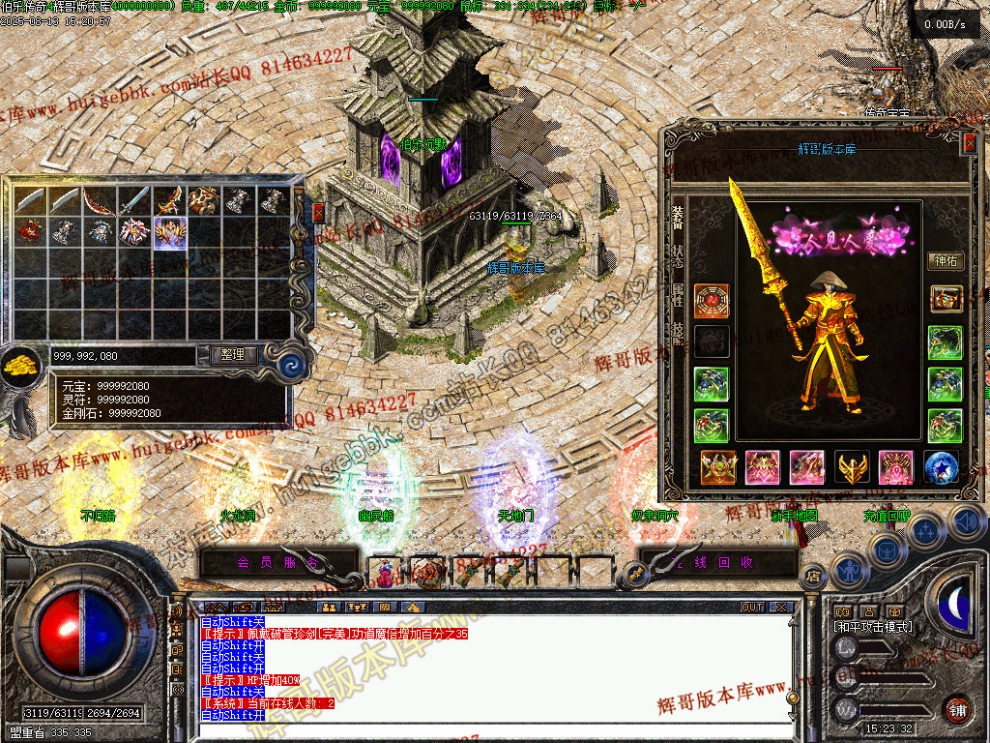Pick the red armor item in the bag
This screenshot has width=990, height=743.
tap(30, 232)
